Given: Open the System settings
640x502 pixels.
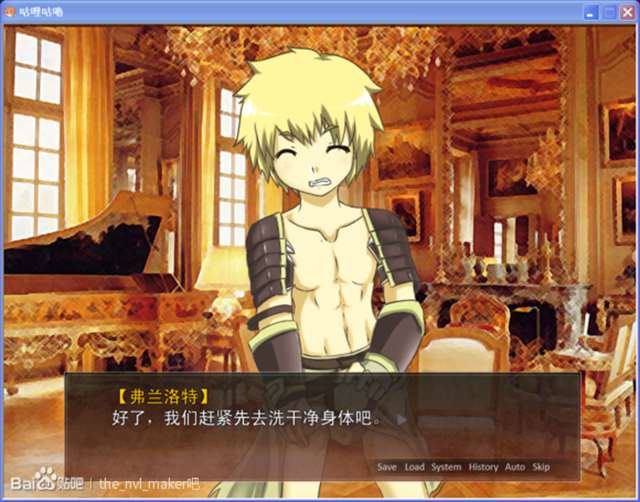Looking at the screenshot, I should [x=446, y=467].
